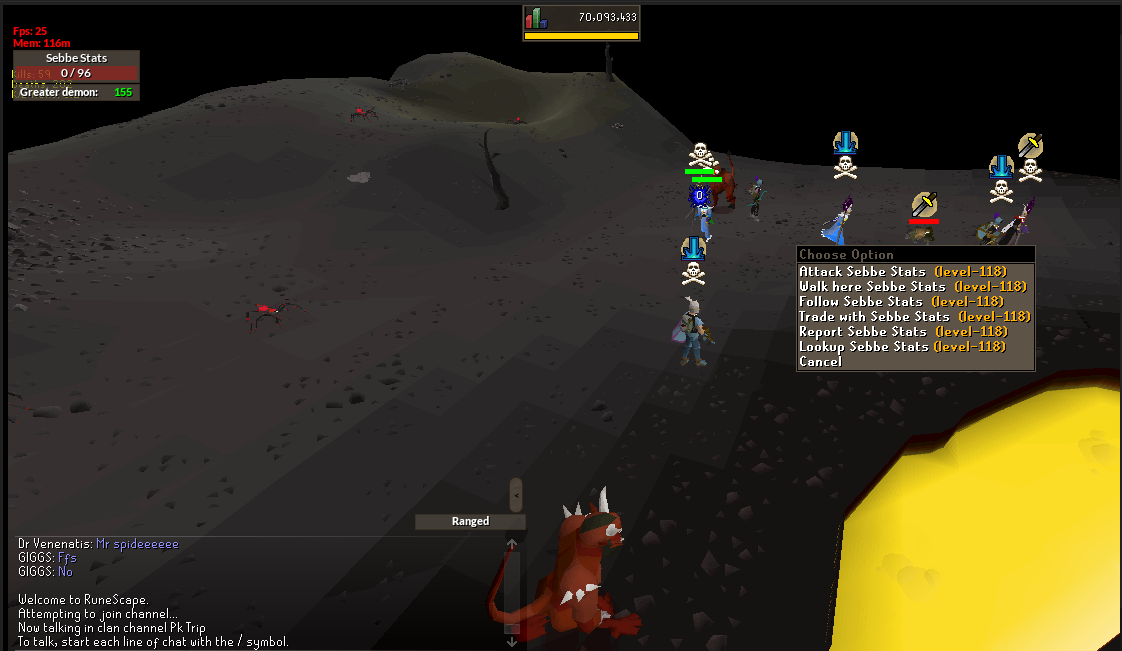The image size is (1122, 651).
Task: Open the XP tracker bar-chart icon
Action: (x=537, y=18)
